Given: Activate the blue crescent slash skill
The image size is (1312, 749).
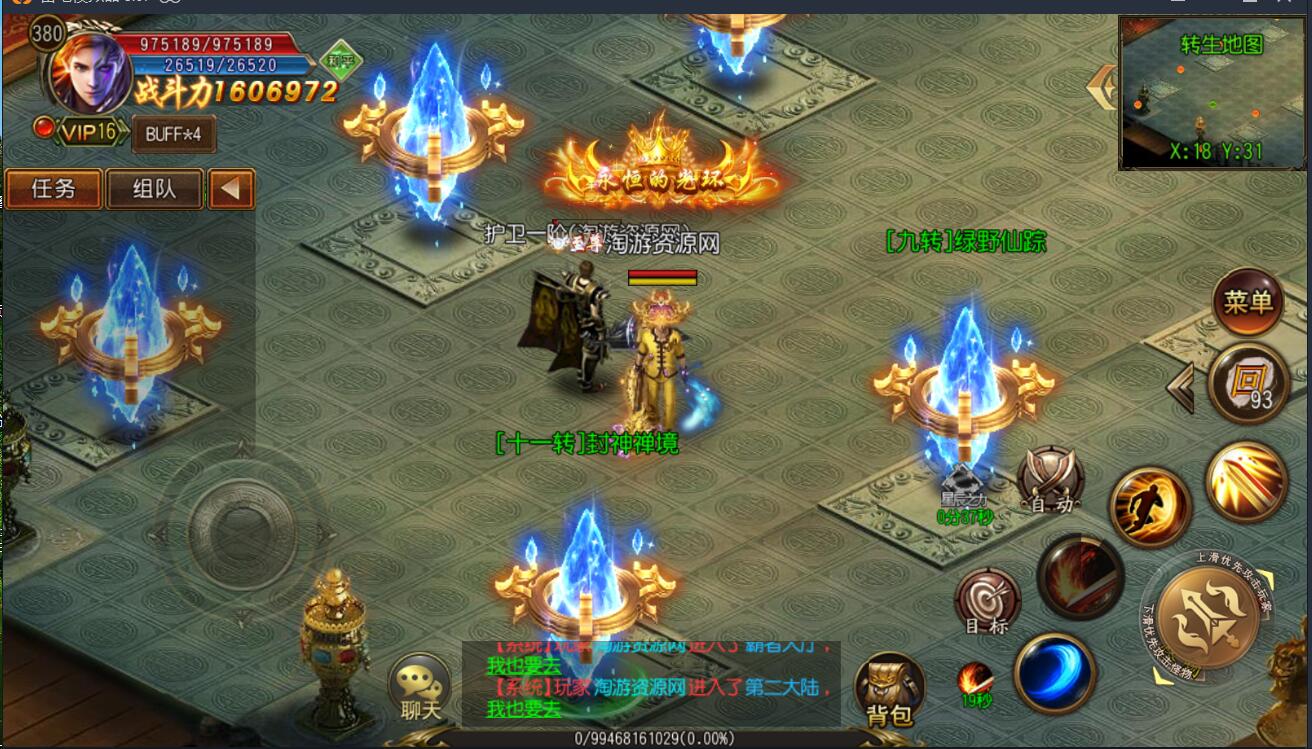Looking at the screenshot, I should pyautogui.click(x=1054, y=672).
